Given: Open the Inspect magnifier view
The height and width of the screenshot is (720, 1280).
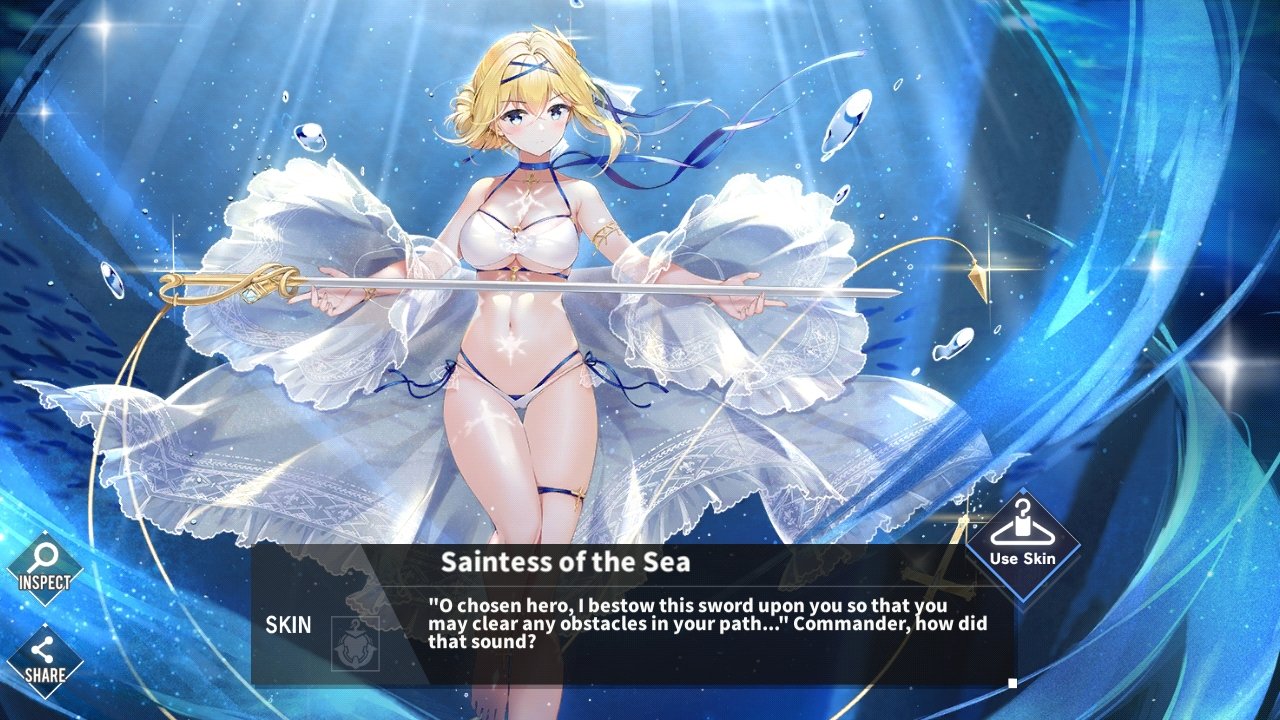Looking at the screenshot, I should click(x=45, y=567).
